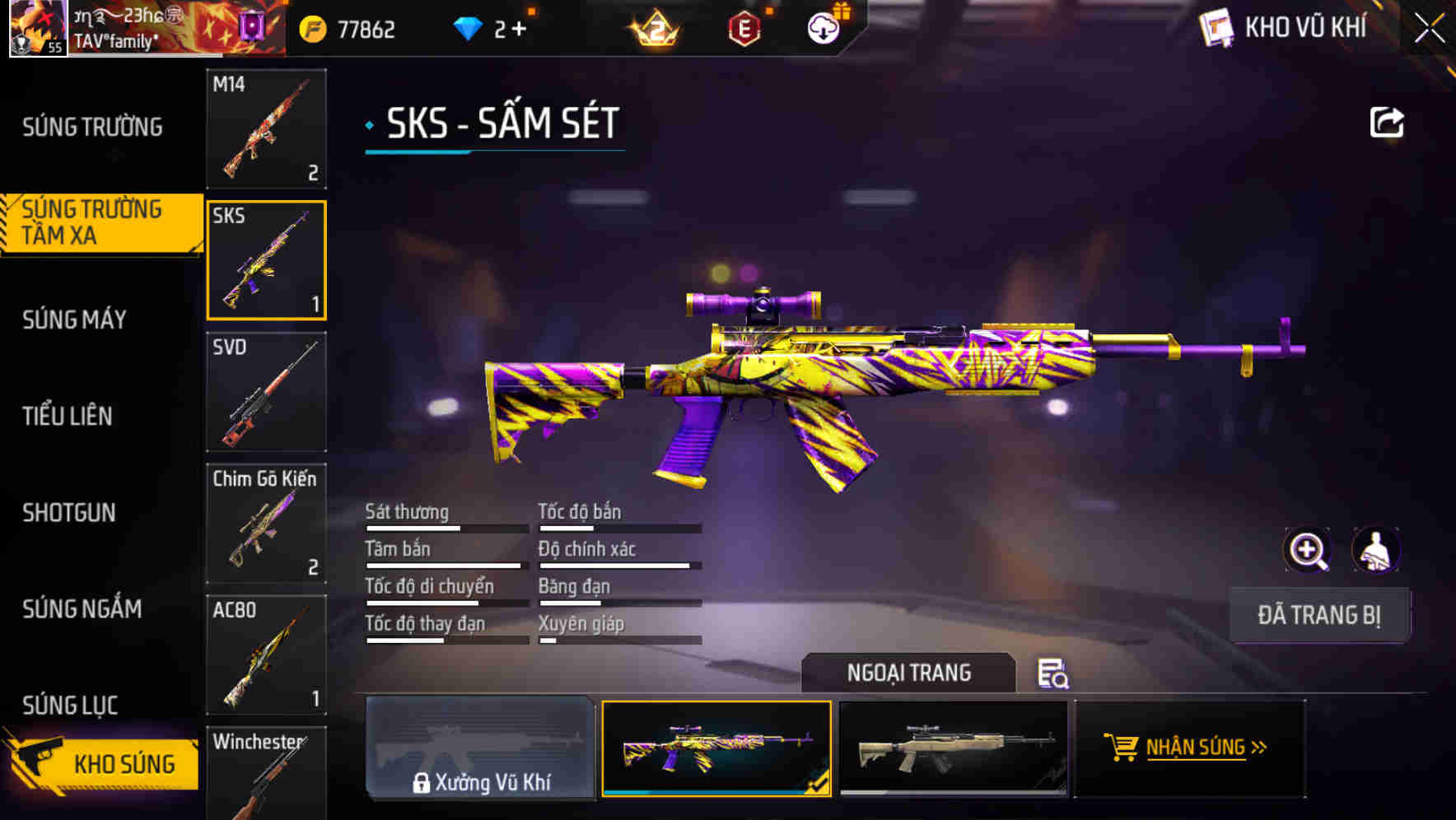Open the rank crown badge showing 2

tap(653, 29)
